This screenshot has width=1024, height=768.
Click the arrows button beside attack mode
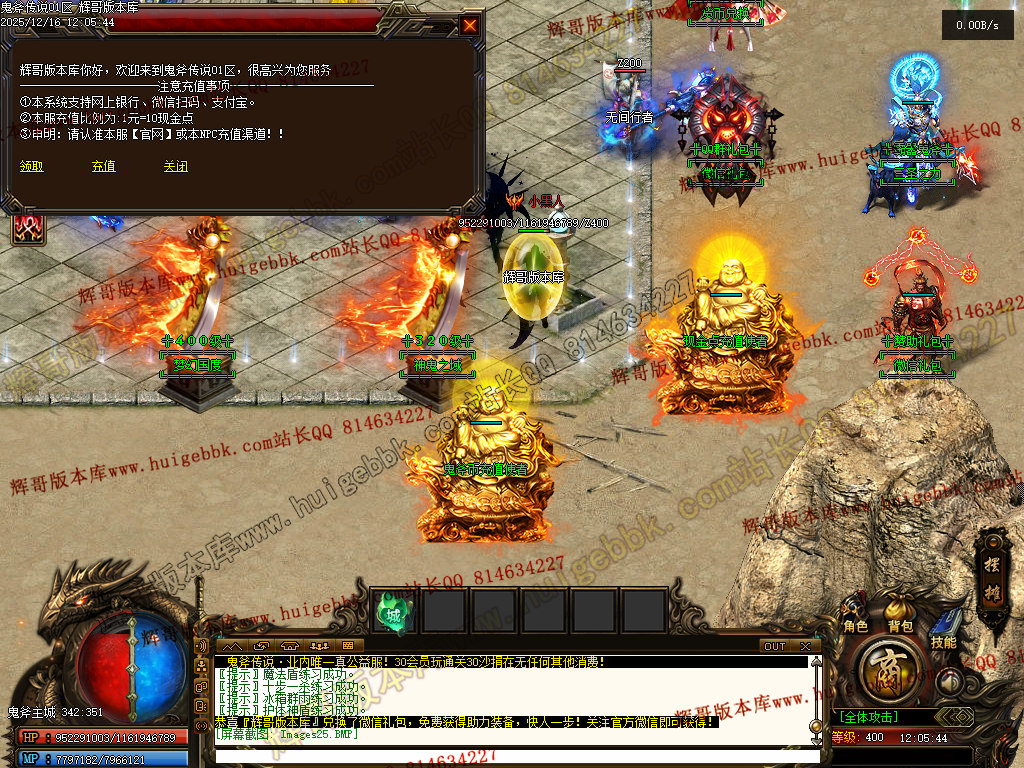pos(956,717)
